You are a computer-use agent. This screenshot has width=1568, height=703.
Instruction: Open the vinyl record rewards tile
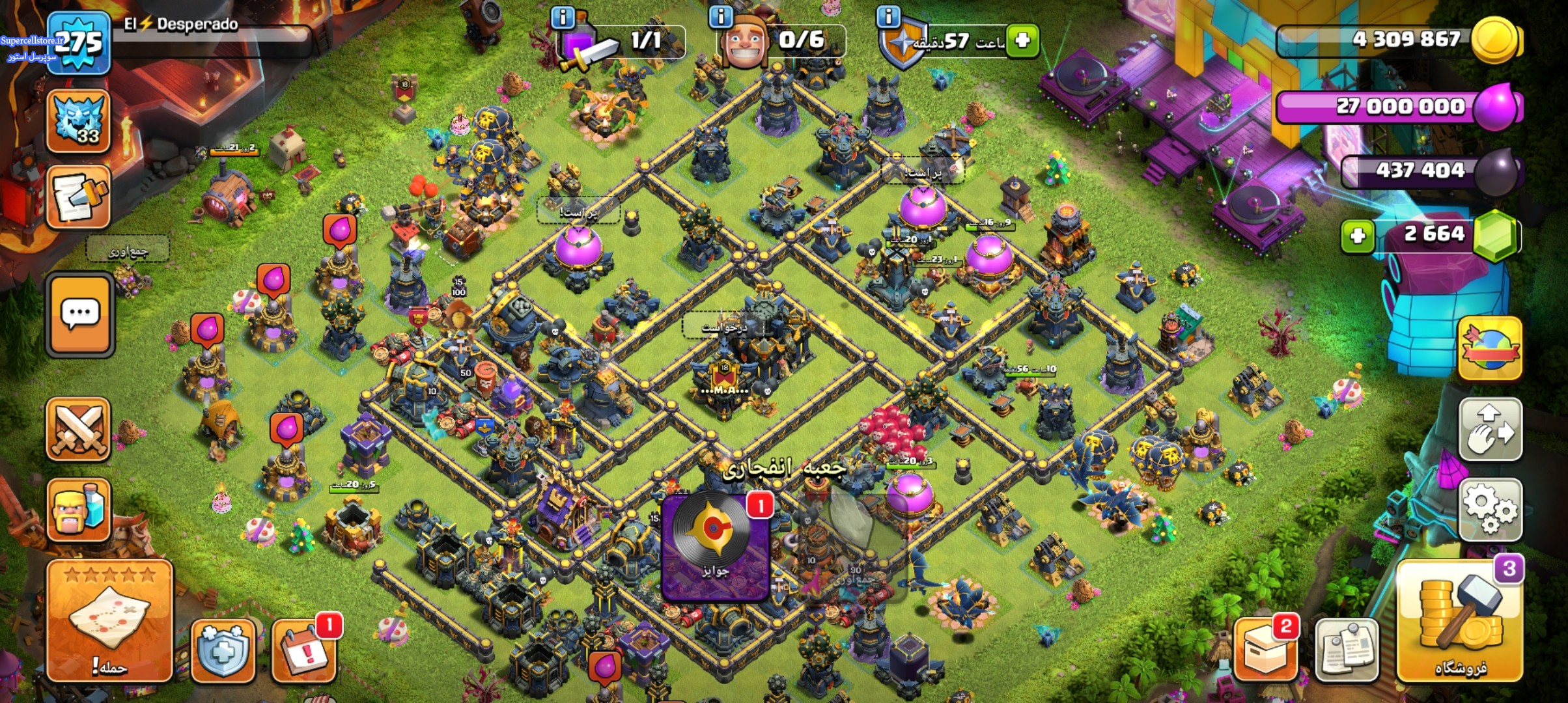point(716,547)
